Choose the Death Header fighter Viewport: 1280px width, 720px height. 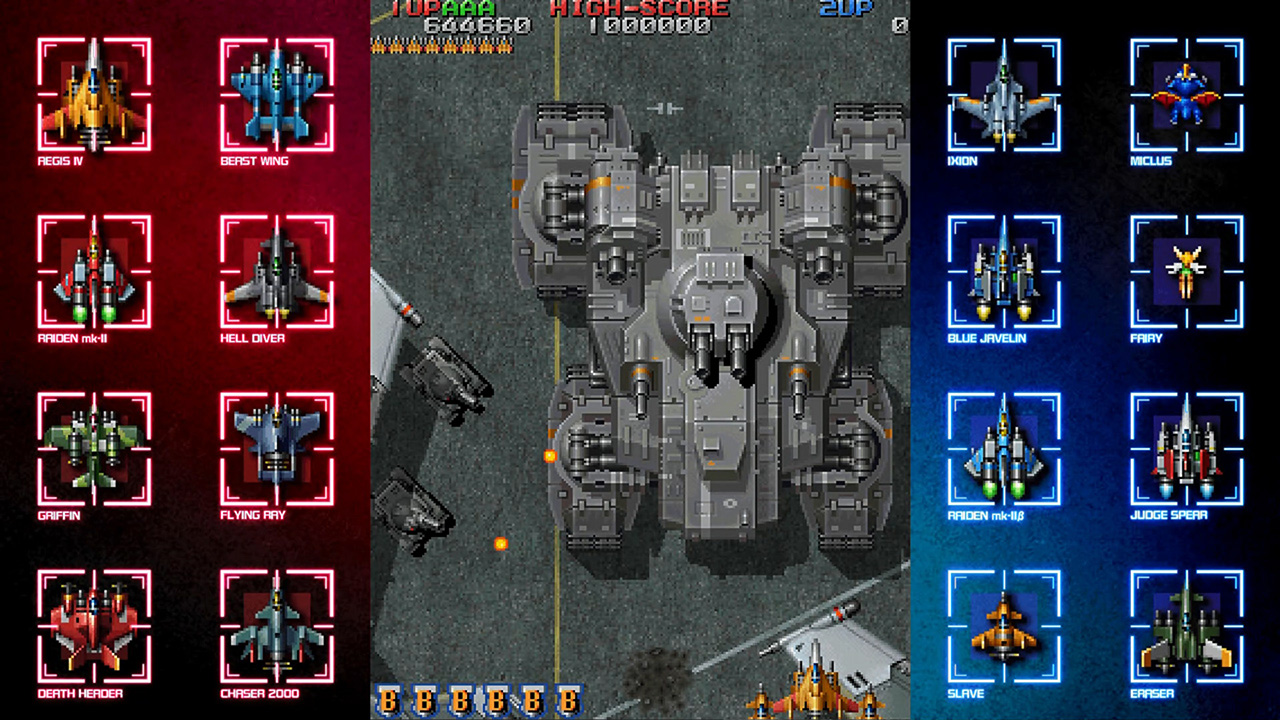[94, 626]
